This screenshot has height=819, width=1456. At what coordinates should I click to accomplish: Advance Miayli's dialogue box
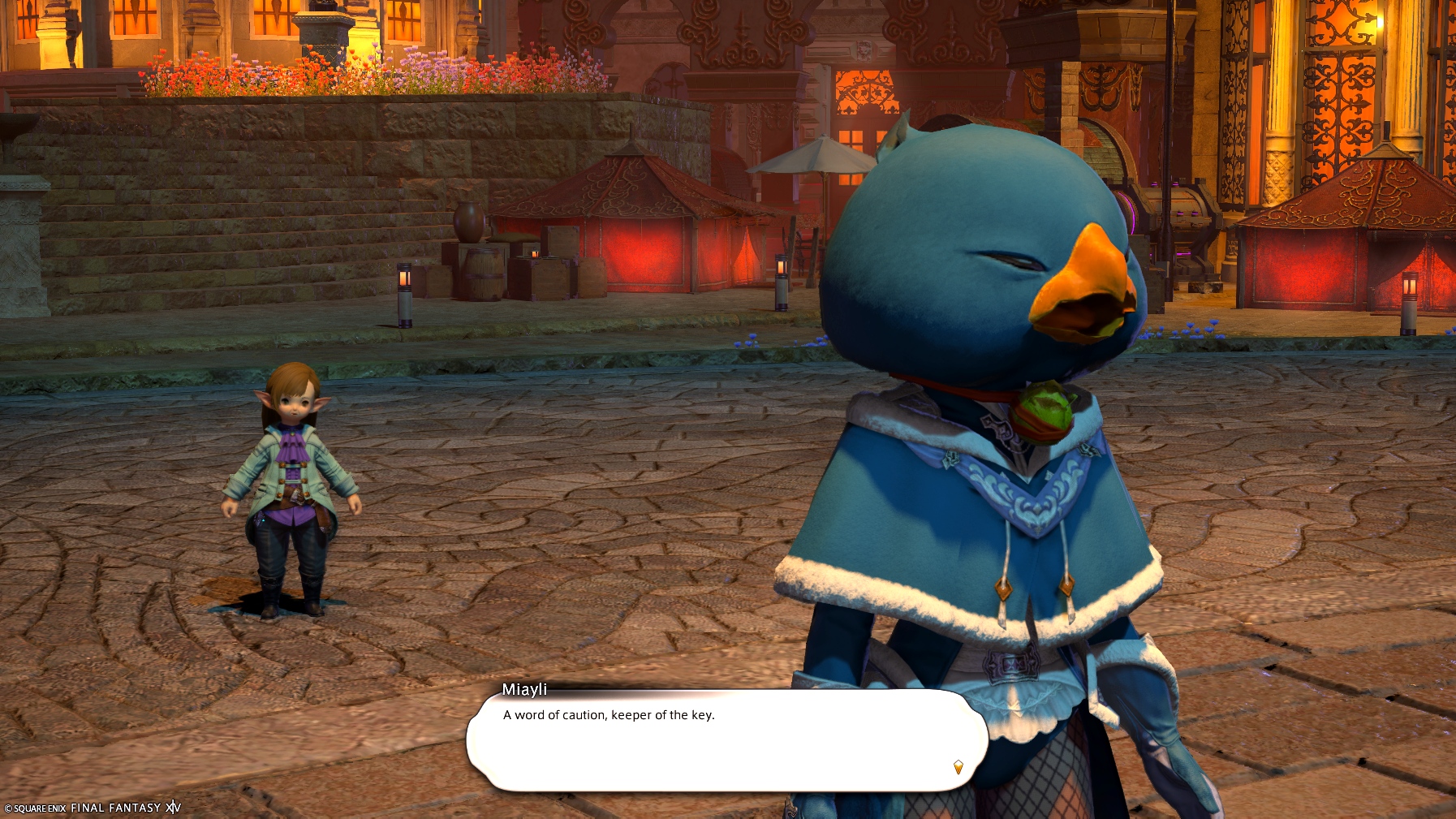click(x=726, y=740)
